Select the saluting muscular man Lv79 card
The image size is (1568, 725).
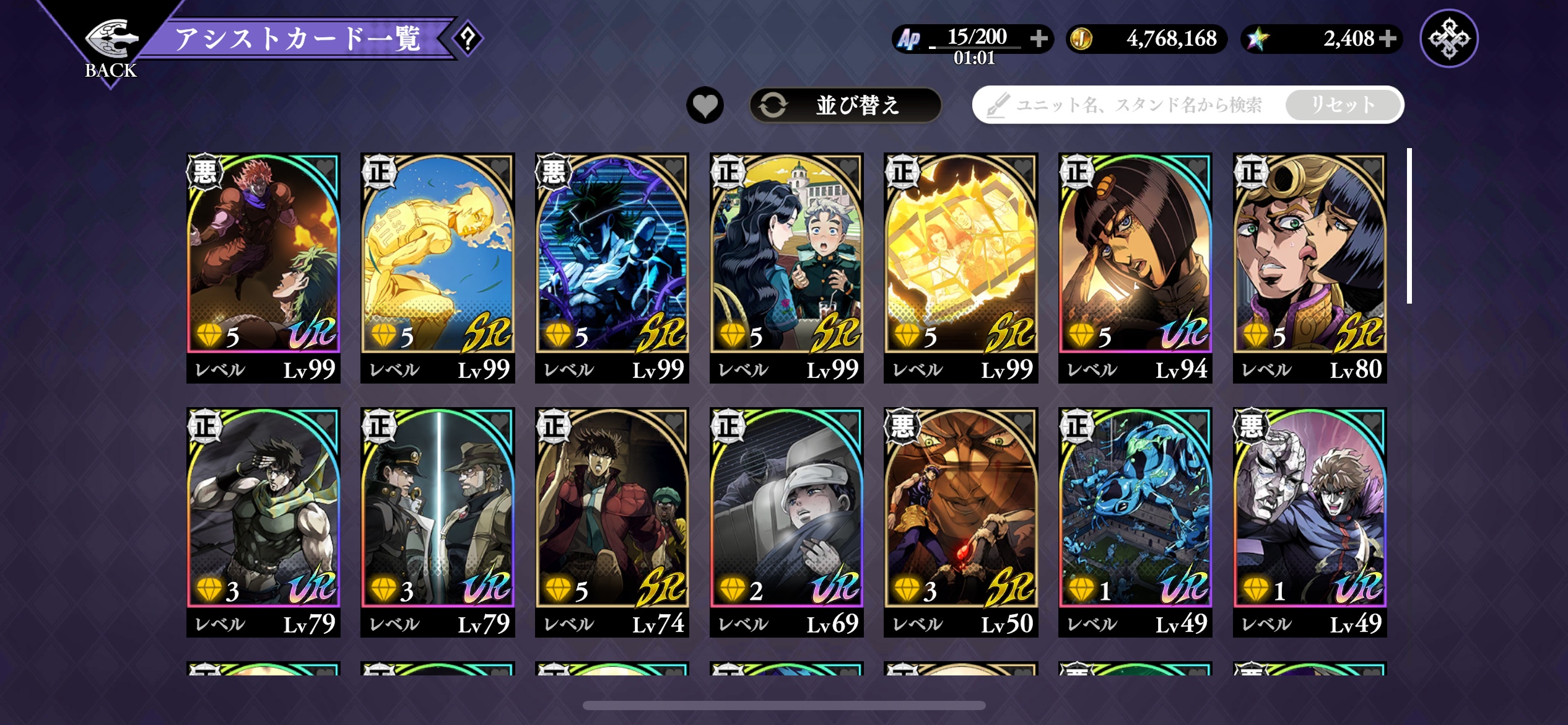263,521
